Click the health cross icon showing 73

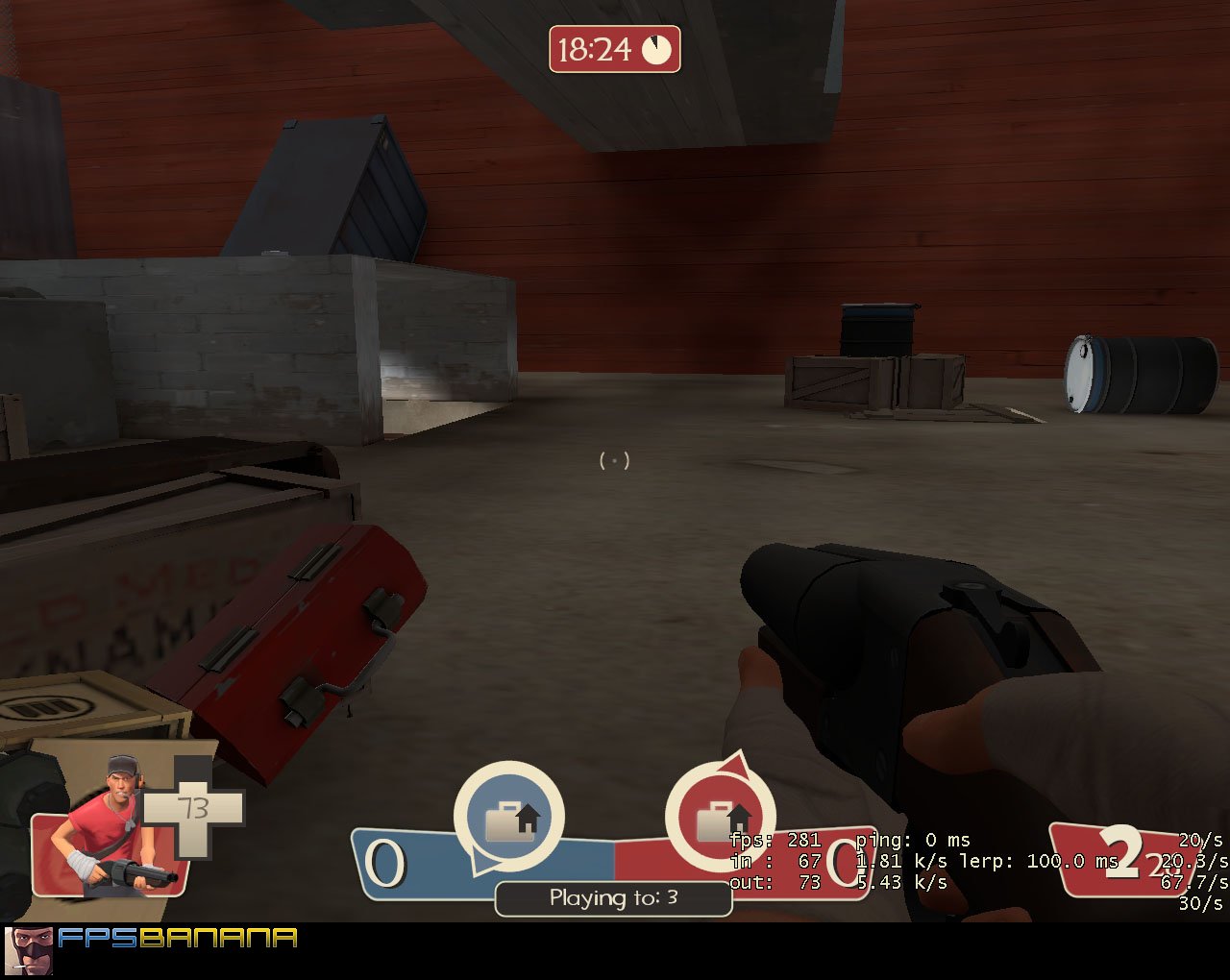(x=195, y=810)
